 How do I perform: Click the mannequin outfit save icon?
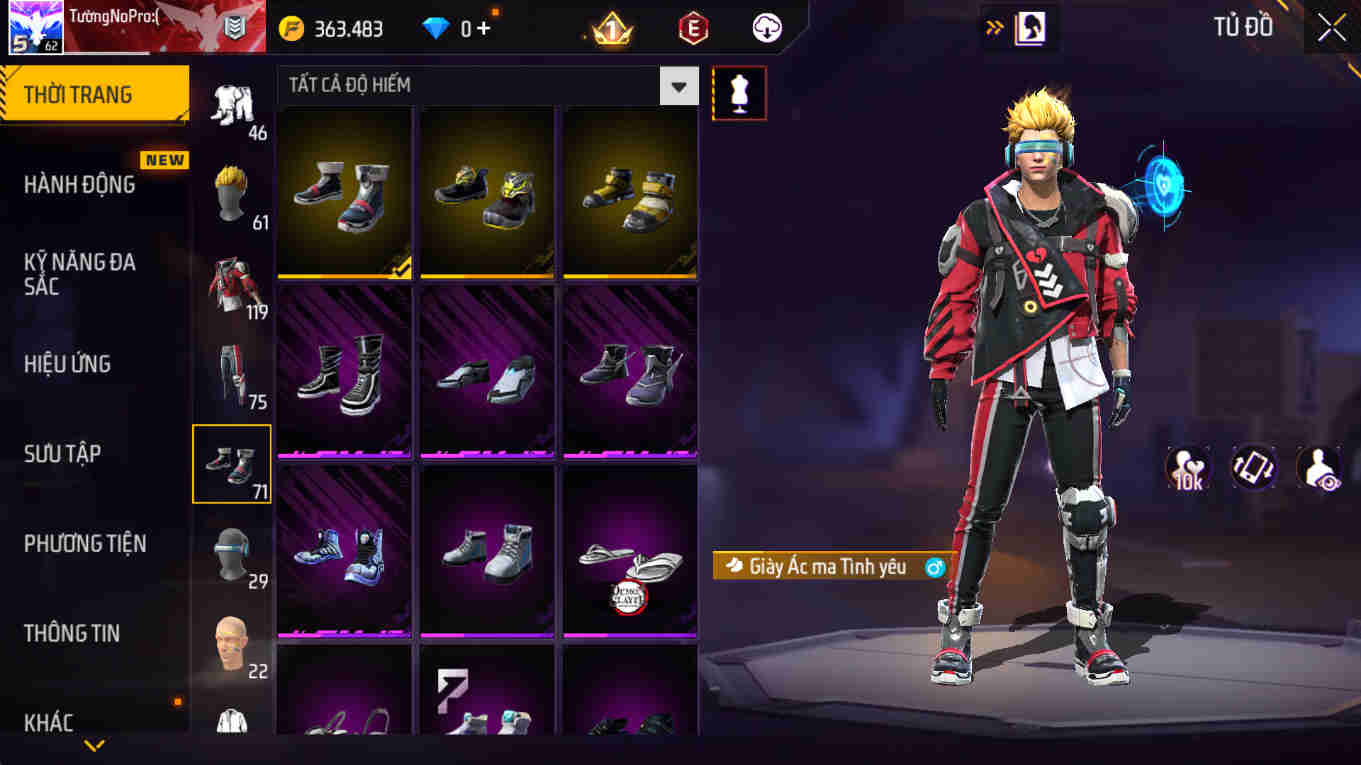point(739,93)
